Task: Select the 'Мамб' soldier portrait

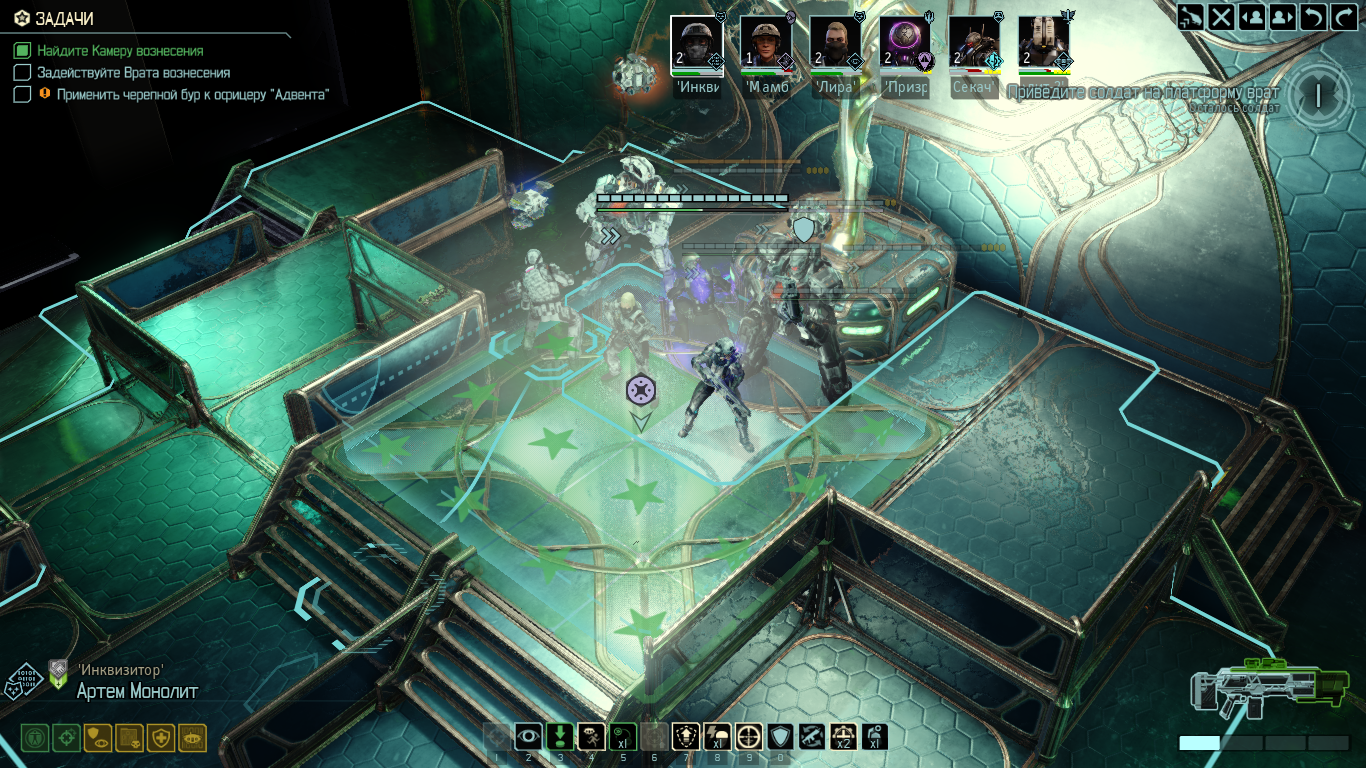Action: (x=766, y=44)
